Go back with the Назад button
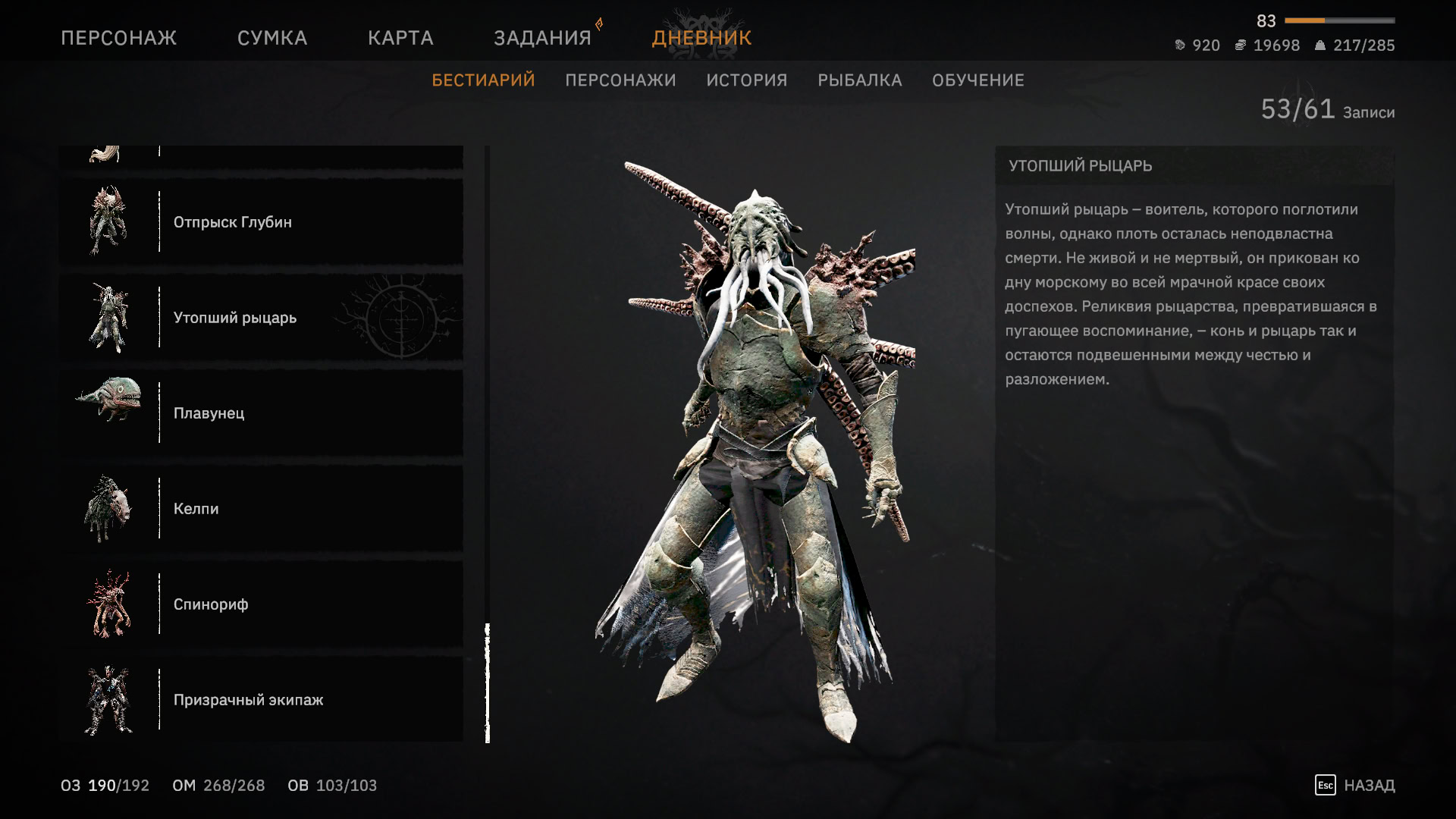The width and height of the screenshot is (1456, 819). point(1356,786)
